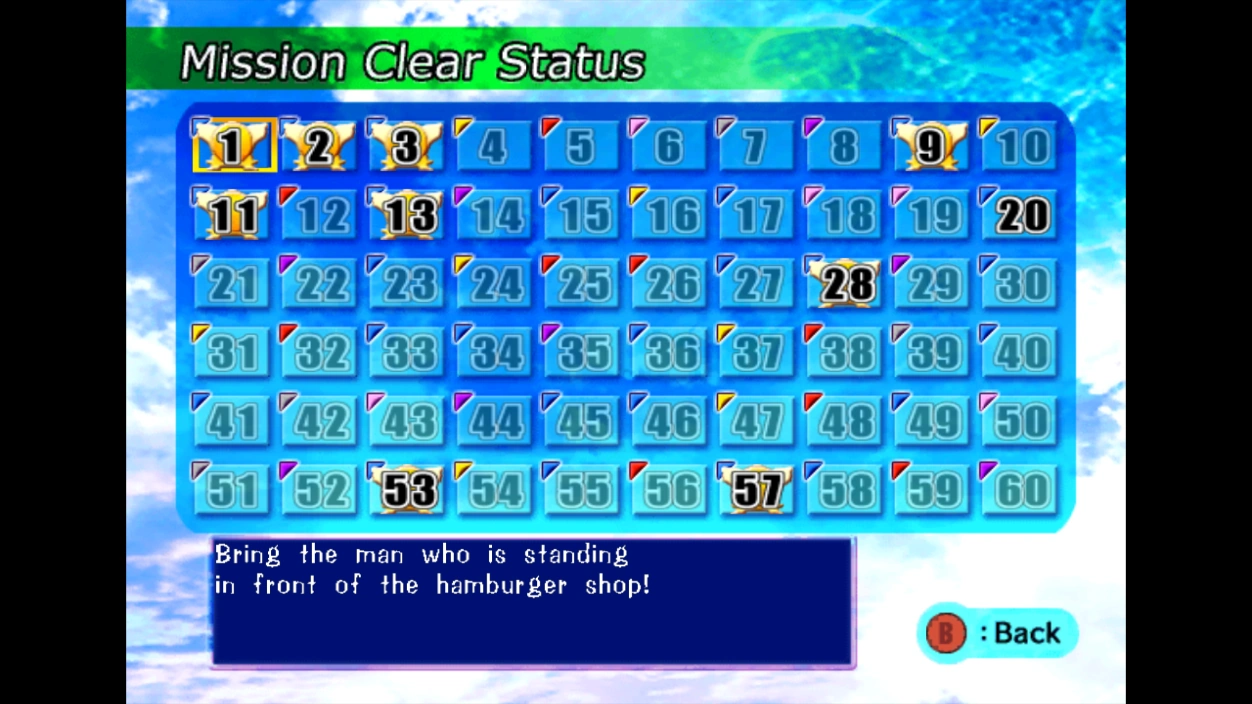Choose the mission 20 tile
This screenshot has width=1252, height=704.
pos(1020,215)
